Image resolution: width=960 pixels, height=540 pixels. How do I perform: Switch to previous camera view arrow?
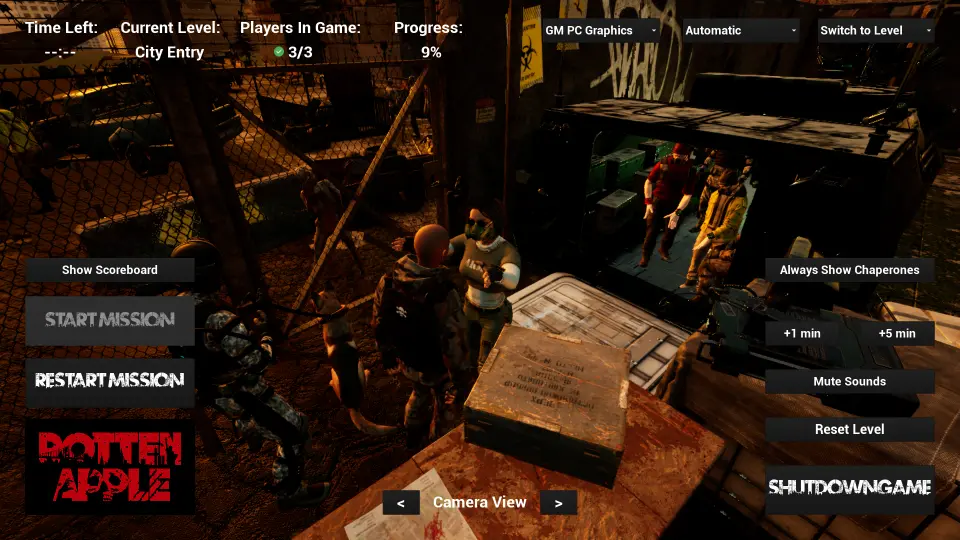(401, 503)
